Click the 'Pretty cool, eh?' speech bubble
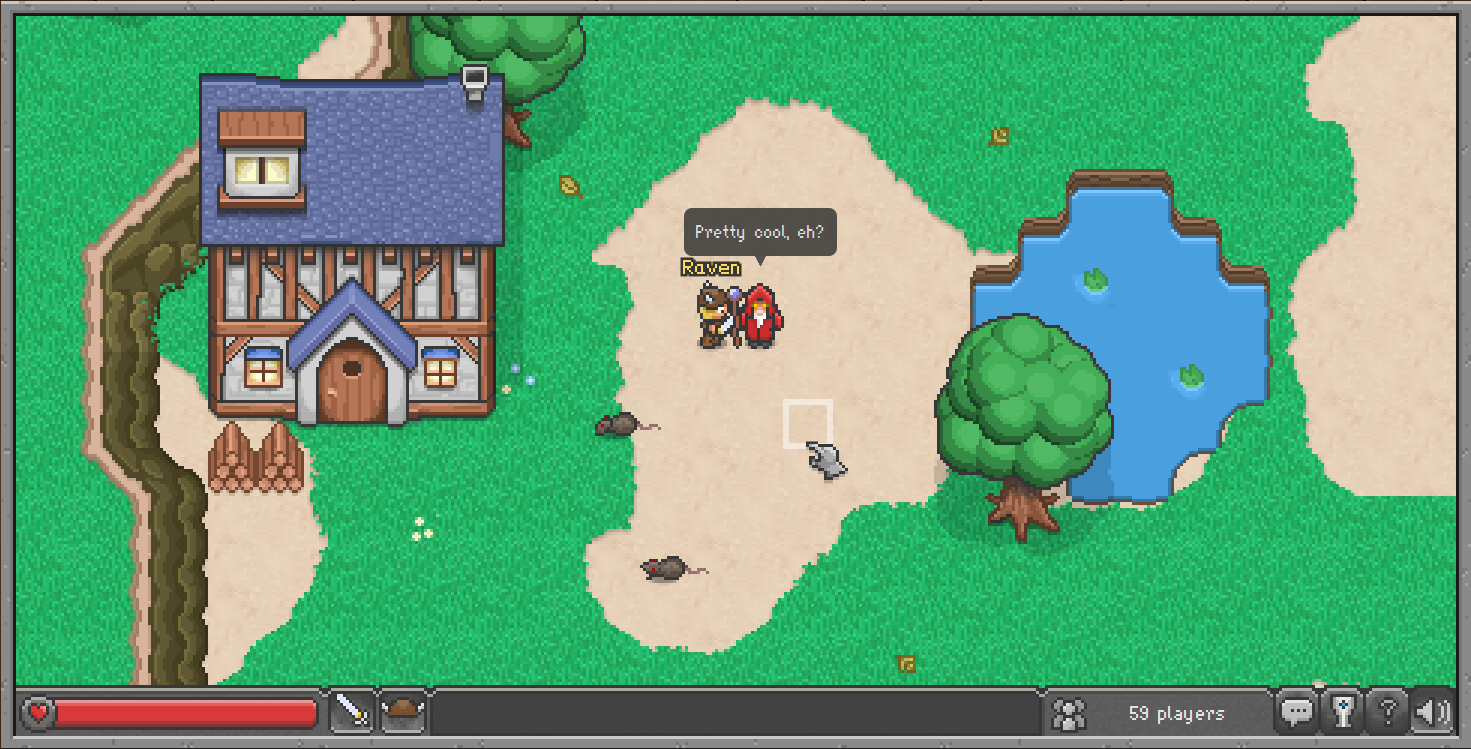The width and height of the screenshot is (1471, 749). 761,232
